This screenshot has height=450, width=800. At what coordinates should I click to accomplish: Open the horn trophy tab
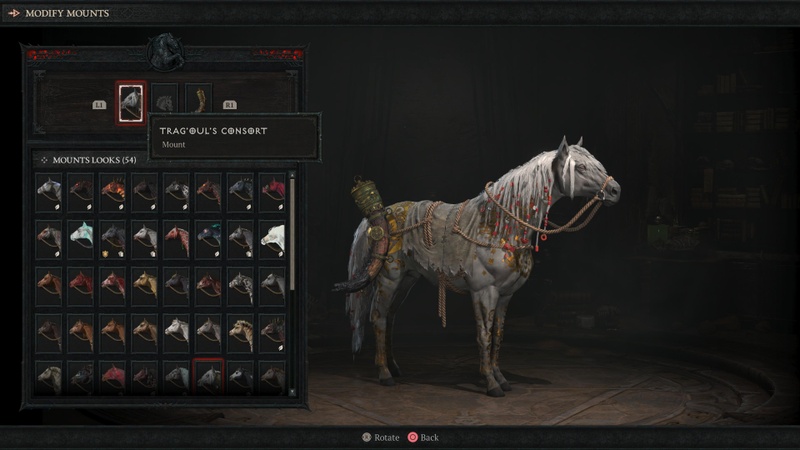197,101
